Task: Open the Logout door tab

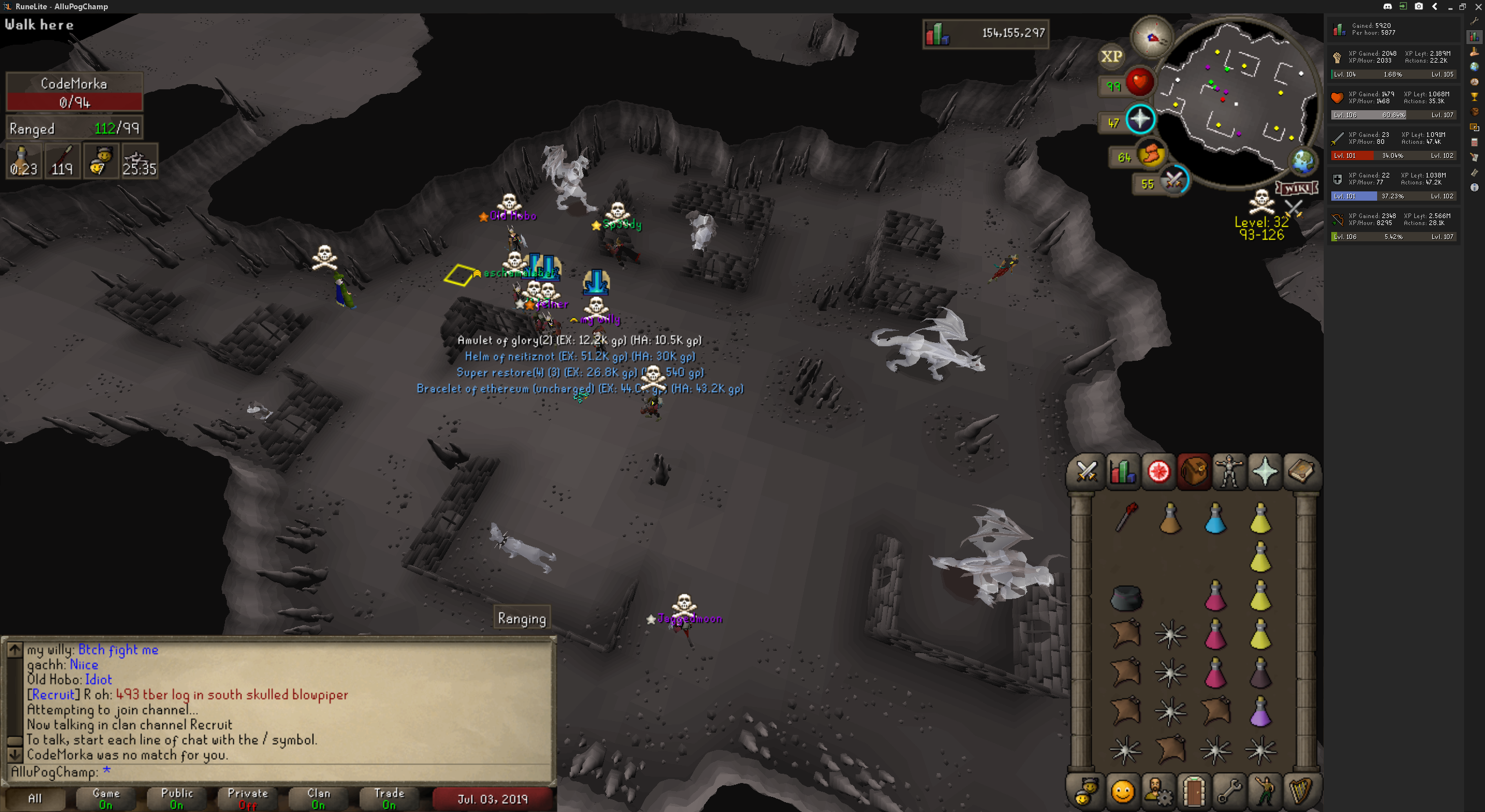Action: point(1194,791)
